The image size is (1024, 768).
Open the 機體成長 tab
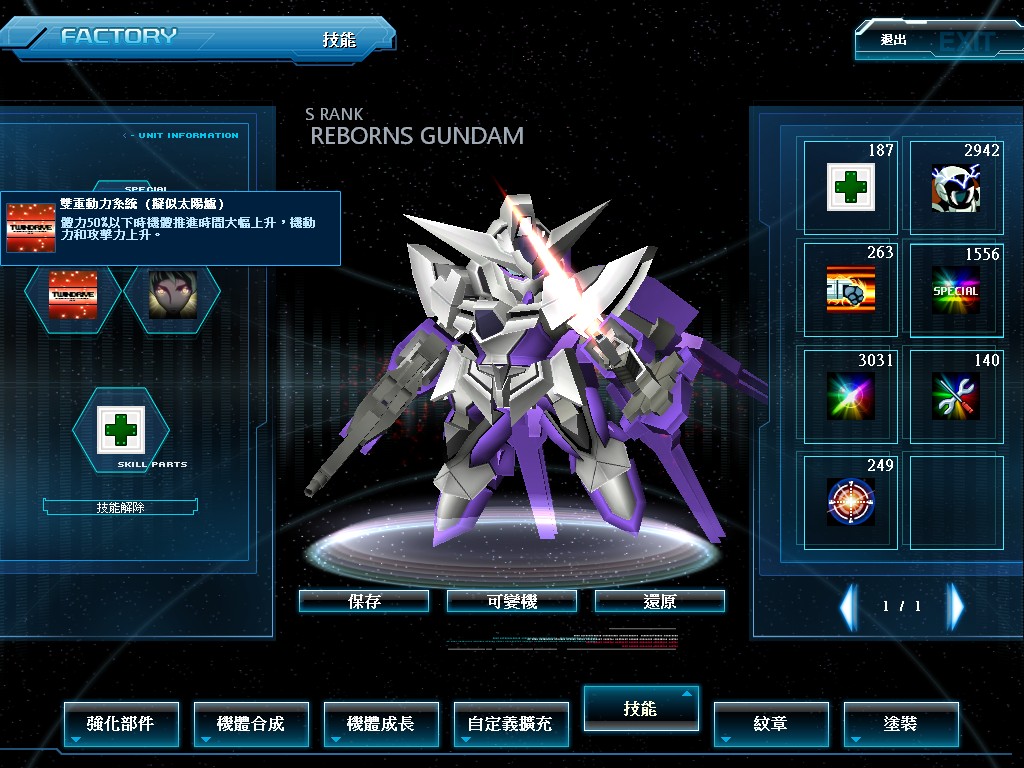click(x=381, y=723)
